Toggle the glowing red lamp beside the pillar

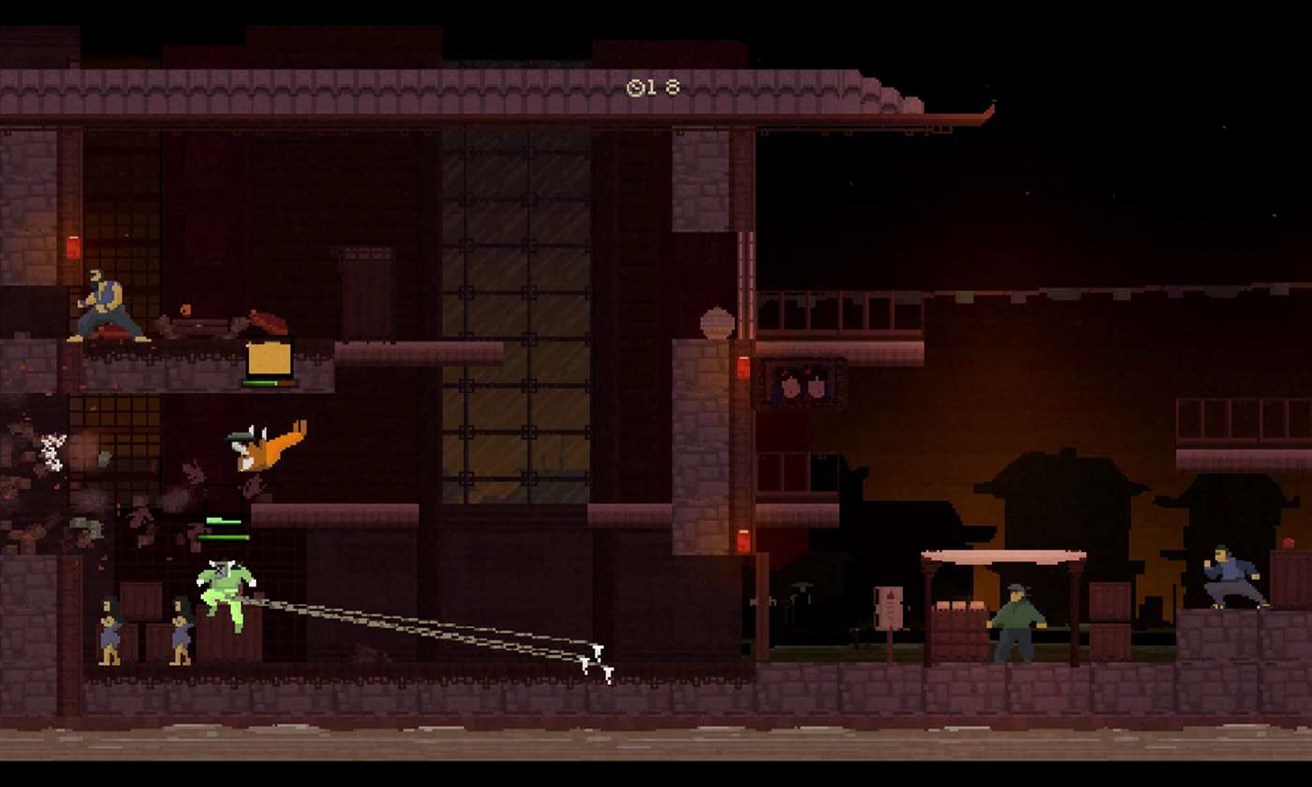742,368
